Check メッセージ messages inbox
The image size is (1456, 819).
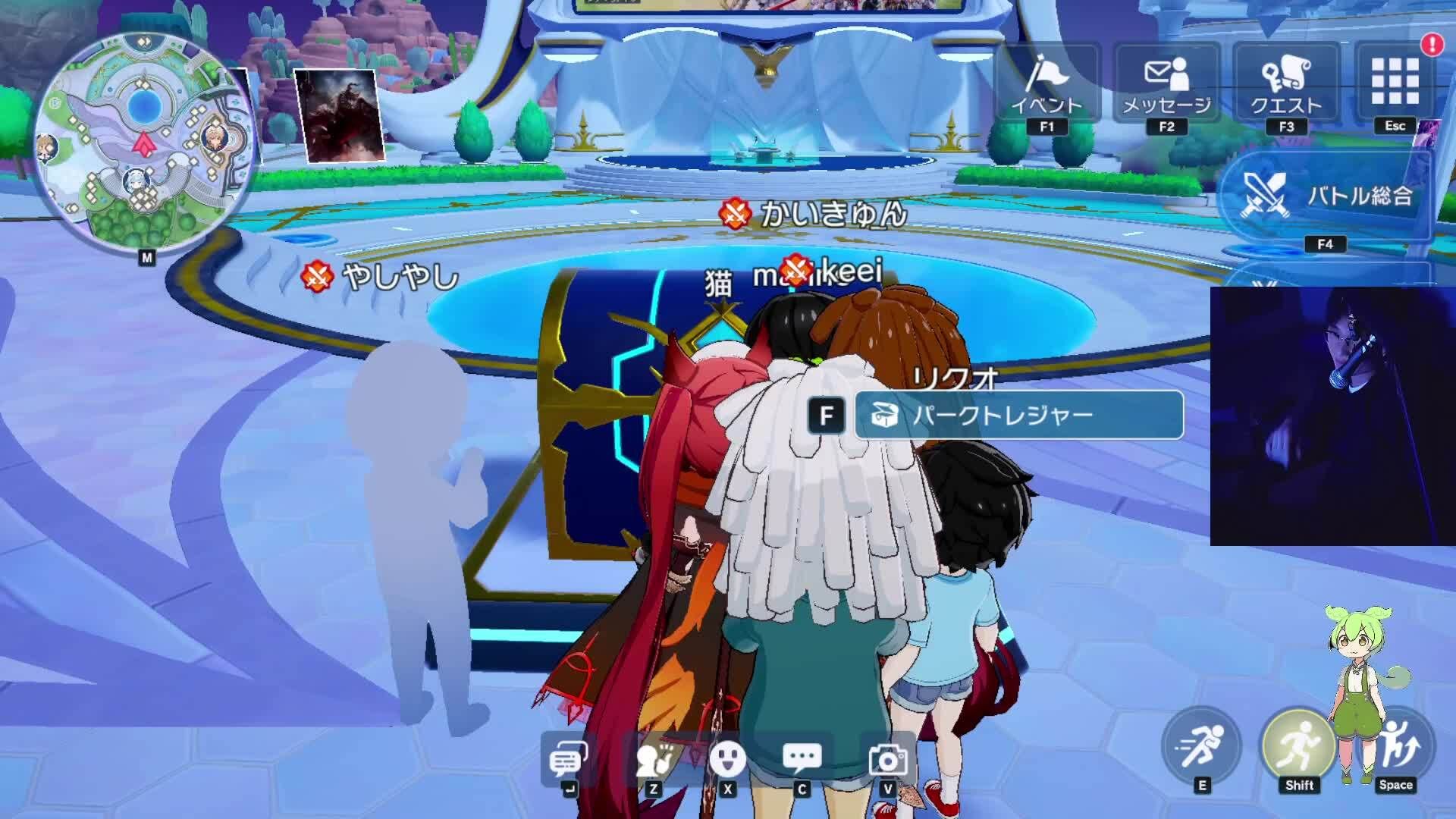click(x=1168, y=83)
